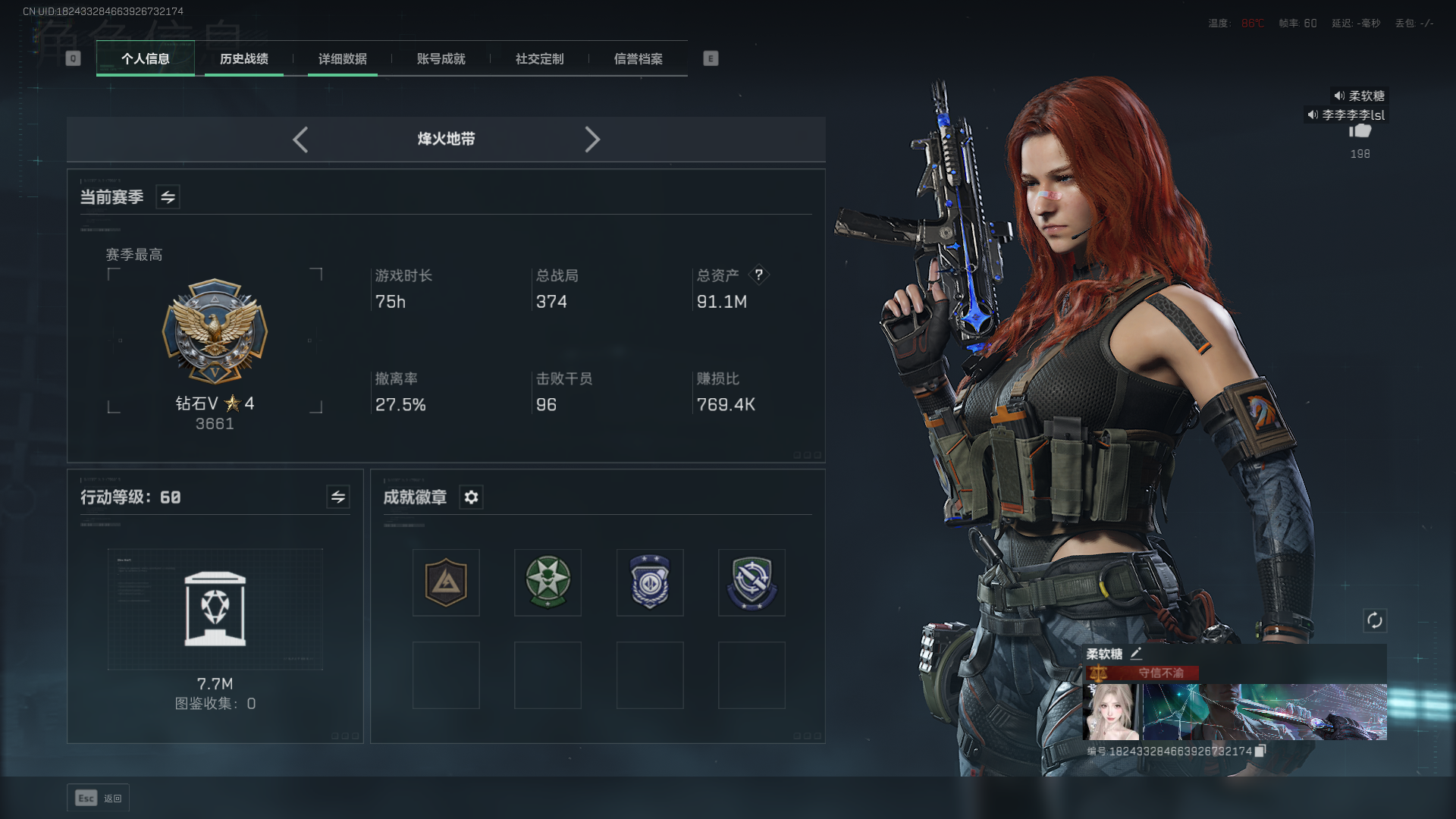1456x819 pixels.
Task: Rotate the character model with refresh icon
Action: point(1374,620)
